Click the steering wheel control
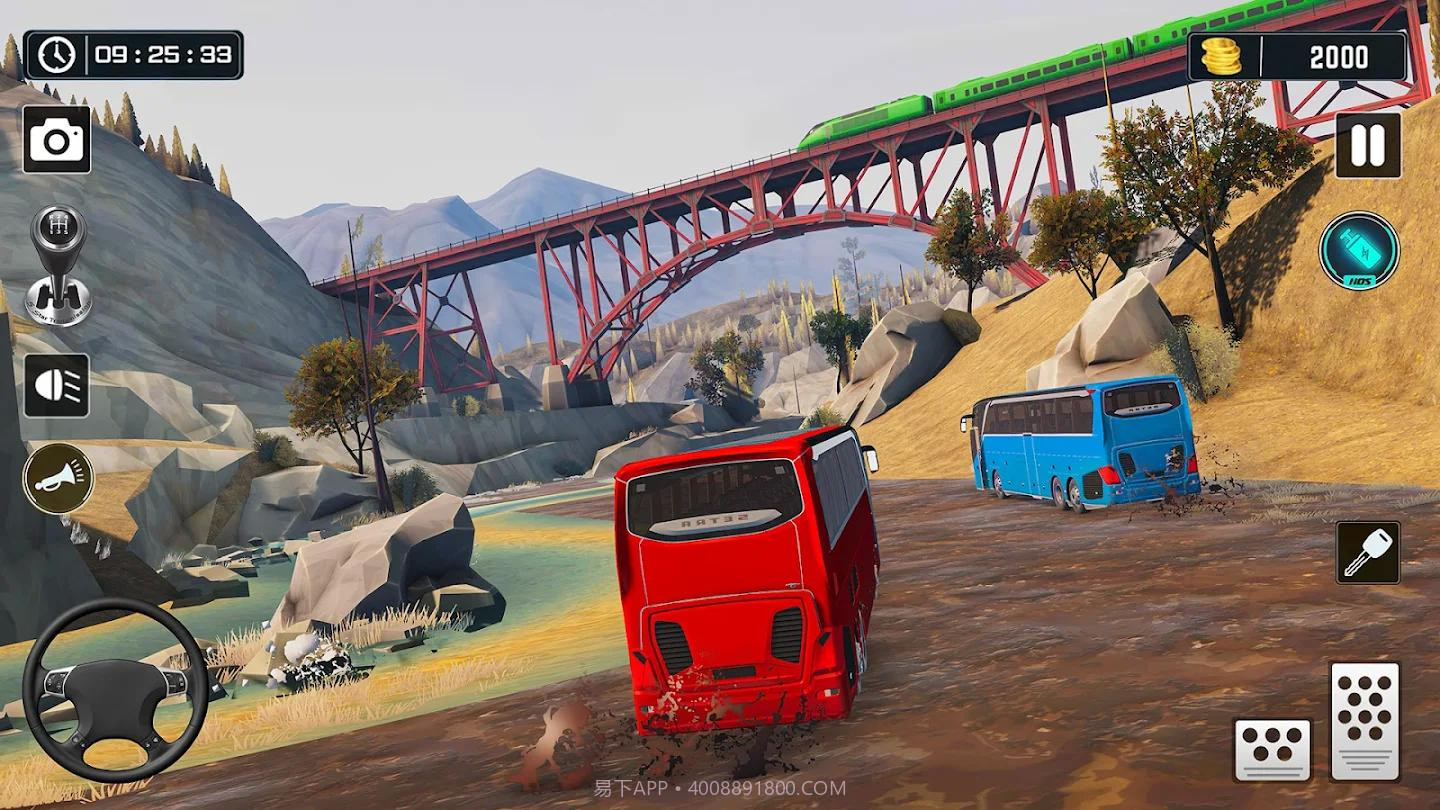Viewport: 1440px width, 810px height. pos(115,689)
